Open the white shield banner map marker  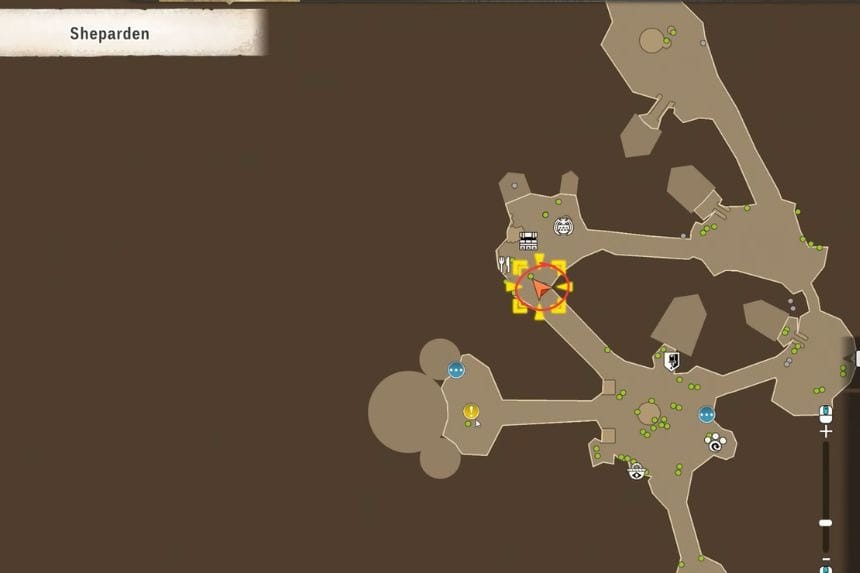coord(671,359)
